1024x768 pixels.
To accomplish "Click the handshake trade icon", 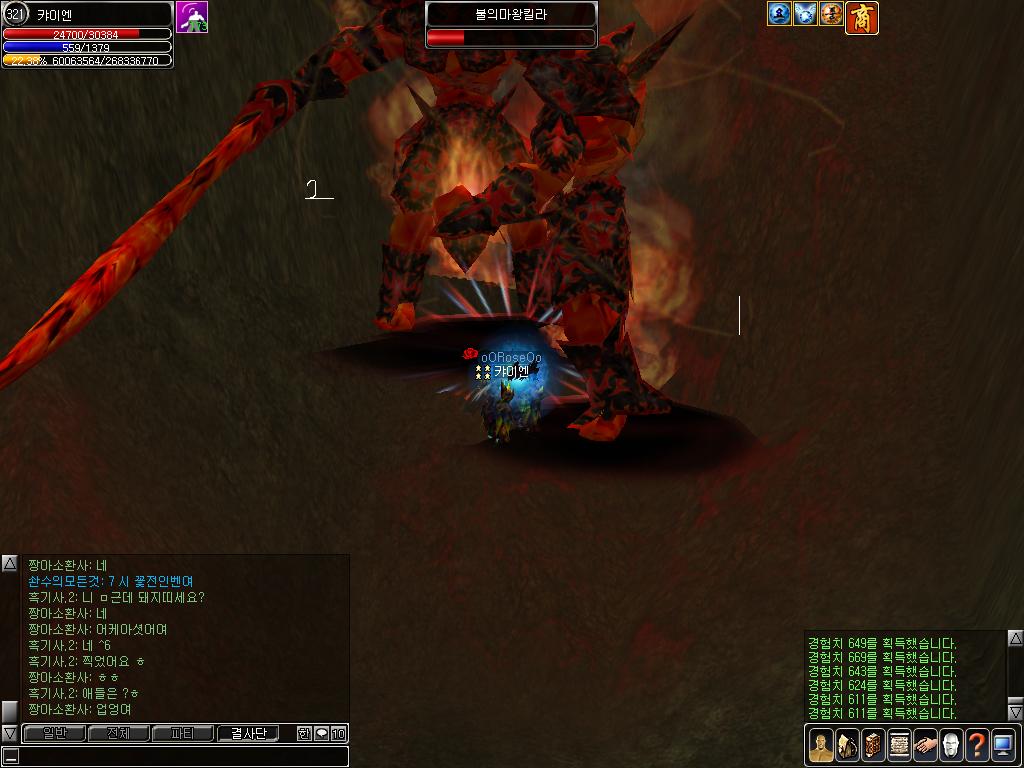I will pyautogui.click(x=925, y=745).
